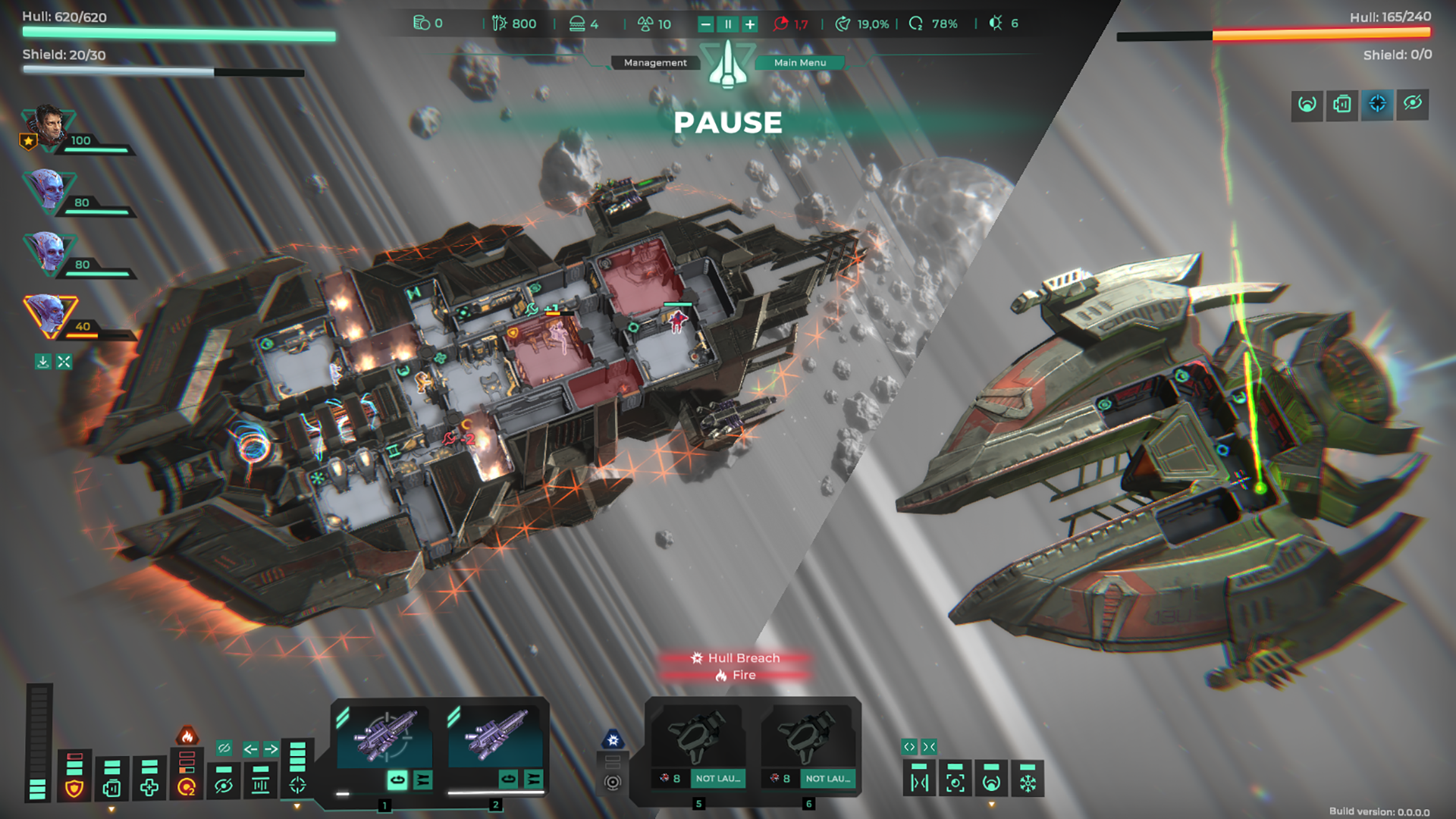
Task: Select the human captain crew portrait
Action: (x=49, y=127)
